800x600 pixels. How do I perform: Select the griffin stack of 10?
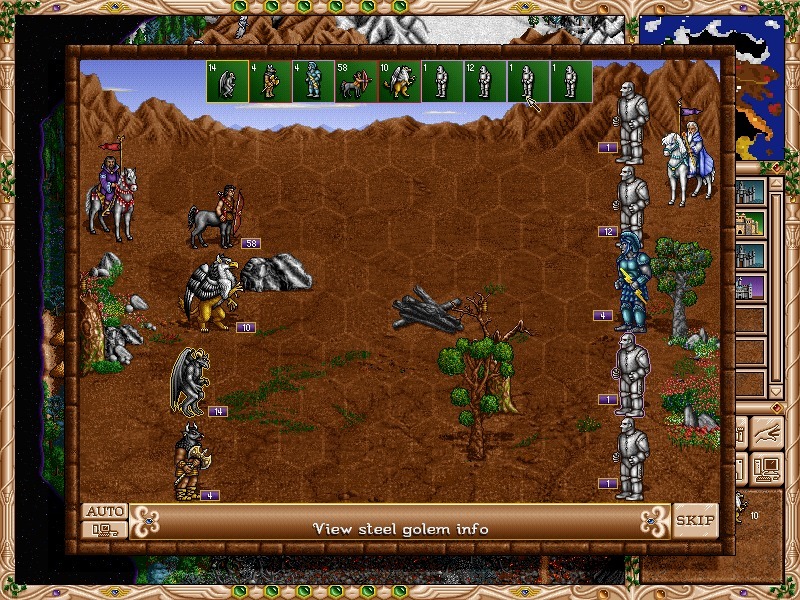tap(210, 293)
